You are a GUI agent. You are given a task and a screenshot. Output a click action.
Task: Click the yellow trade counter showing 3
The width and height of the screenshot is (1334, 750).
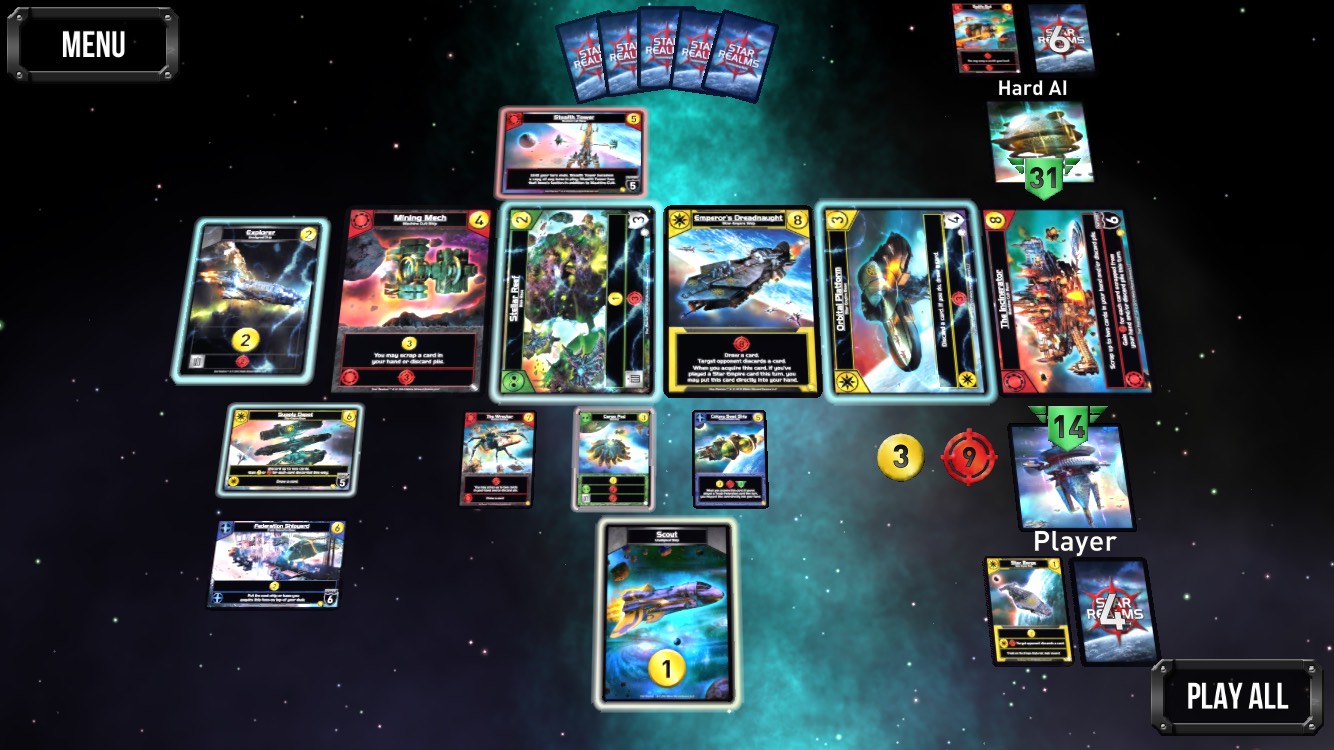tap(899, 457)
